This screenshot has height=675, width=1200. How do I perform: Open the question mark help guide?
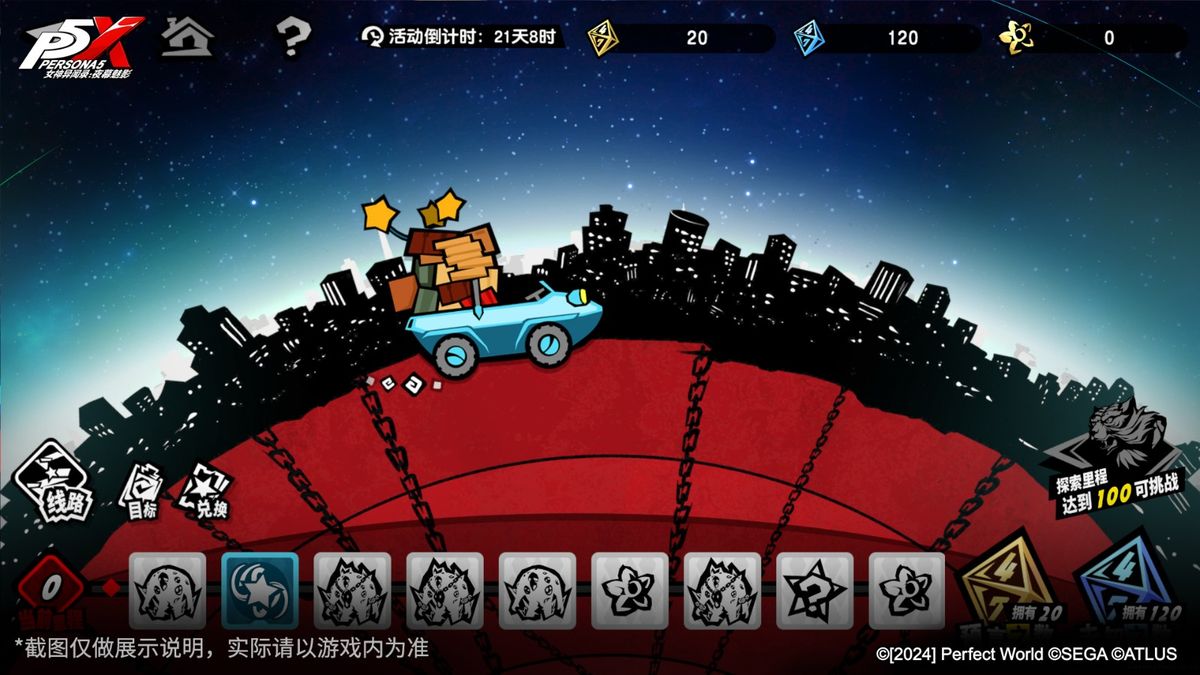tap(293, 39)
